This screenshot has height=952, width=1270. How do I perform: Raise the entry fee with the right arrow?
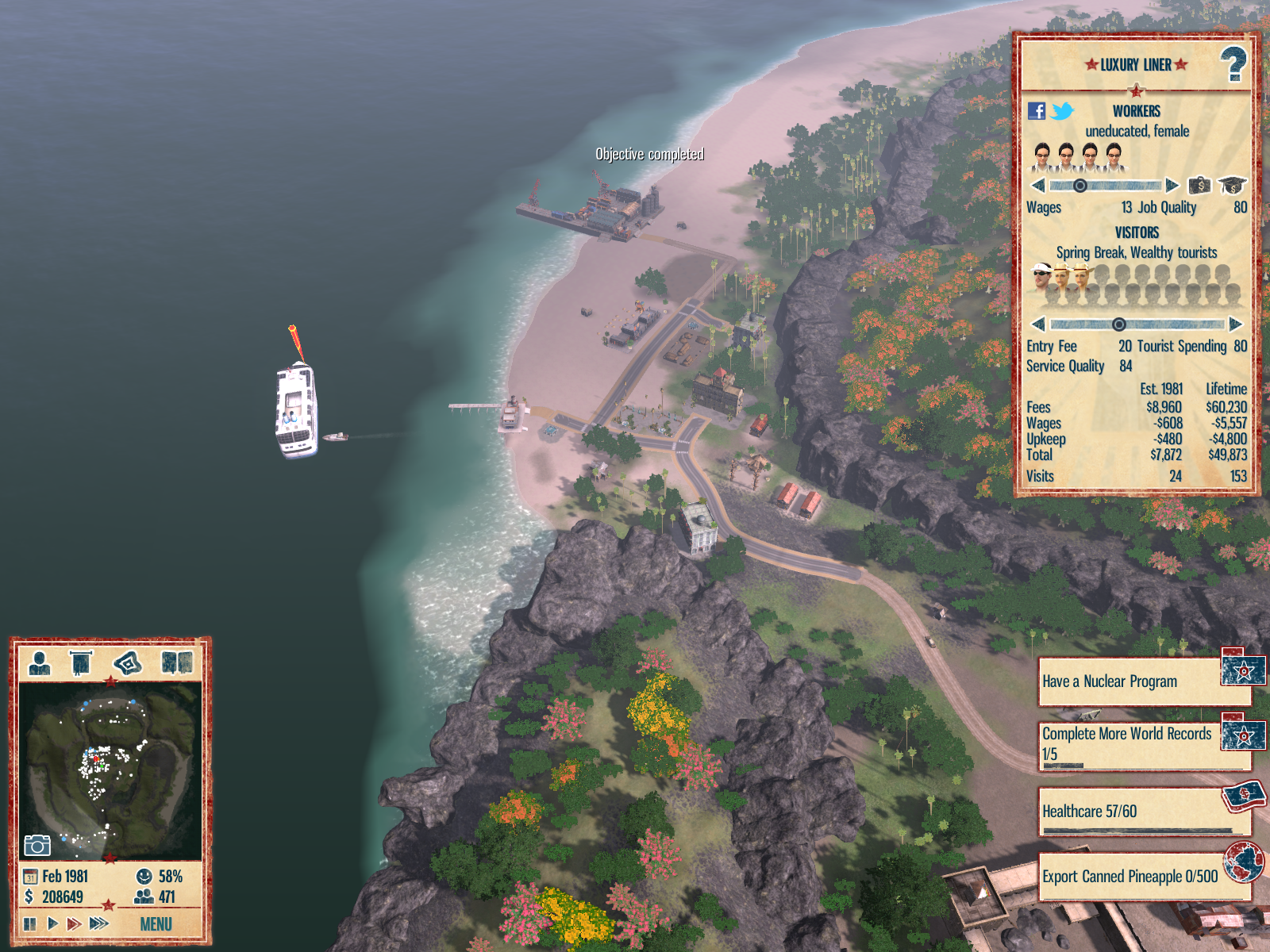1235,324
